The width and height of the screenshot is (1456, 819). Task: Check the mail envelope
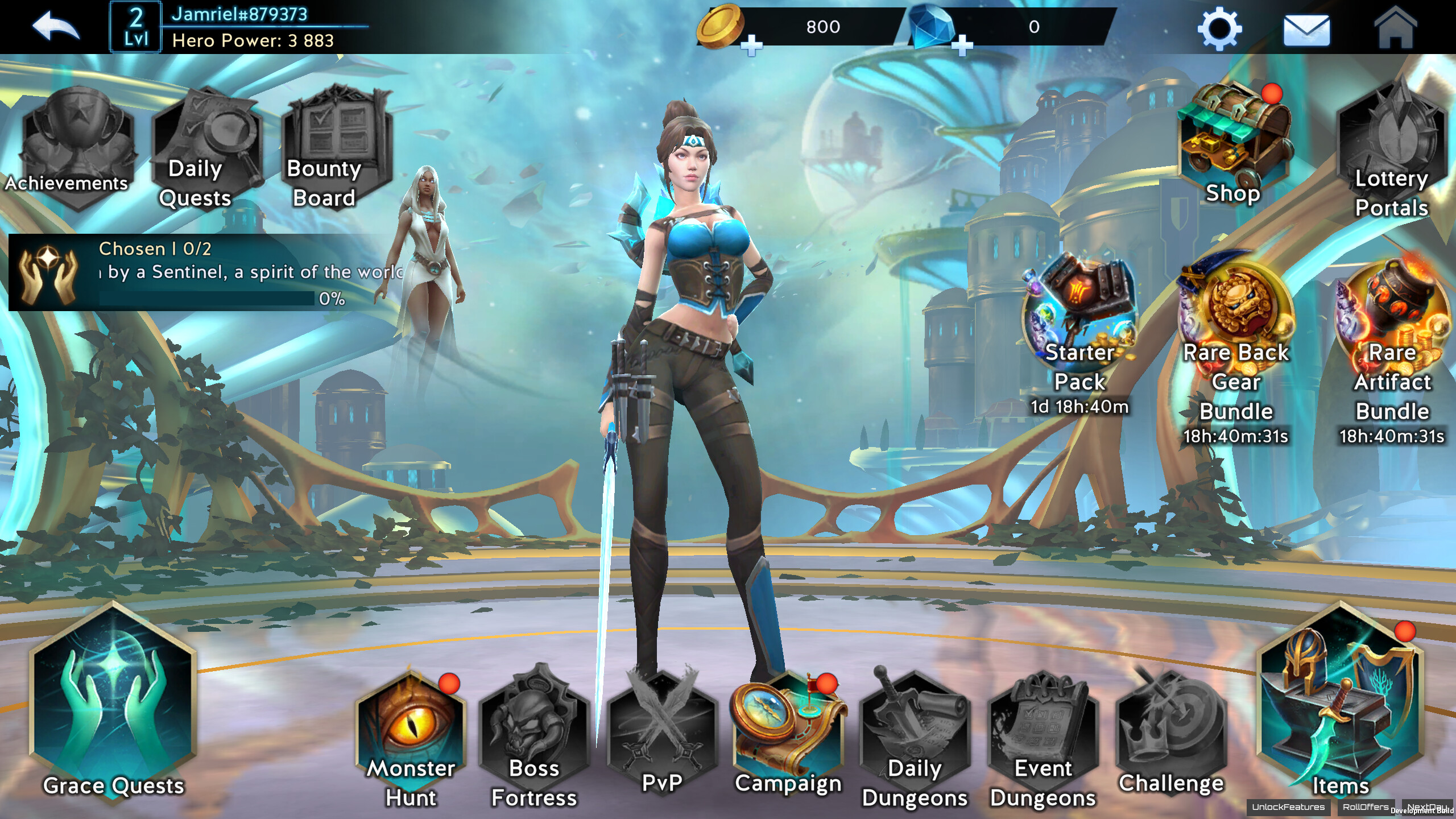click(1306, 30)
